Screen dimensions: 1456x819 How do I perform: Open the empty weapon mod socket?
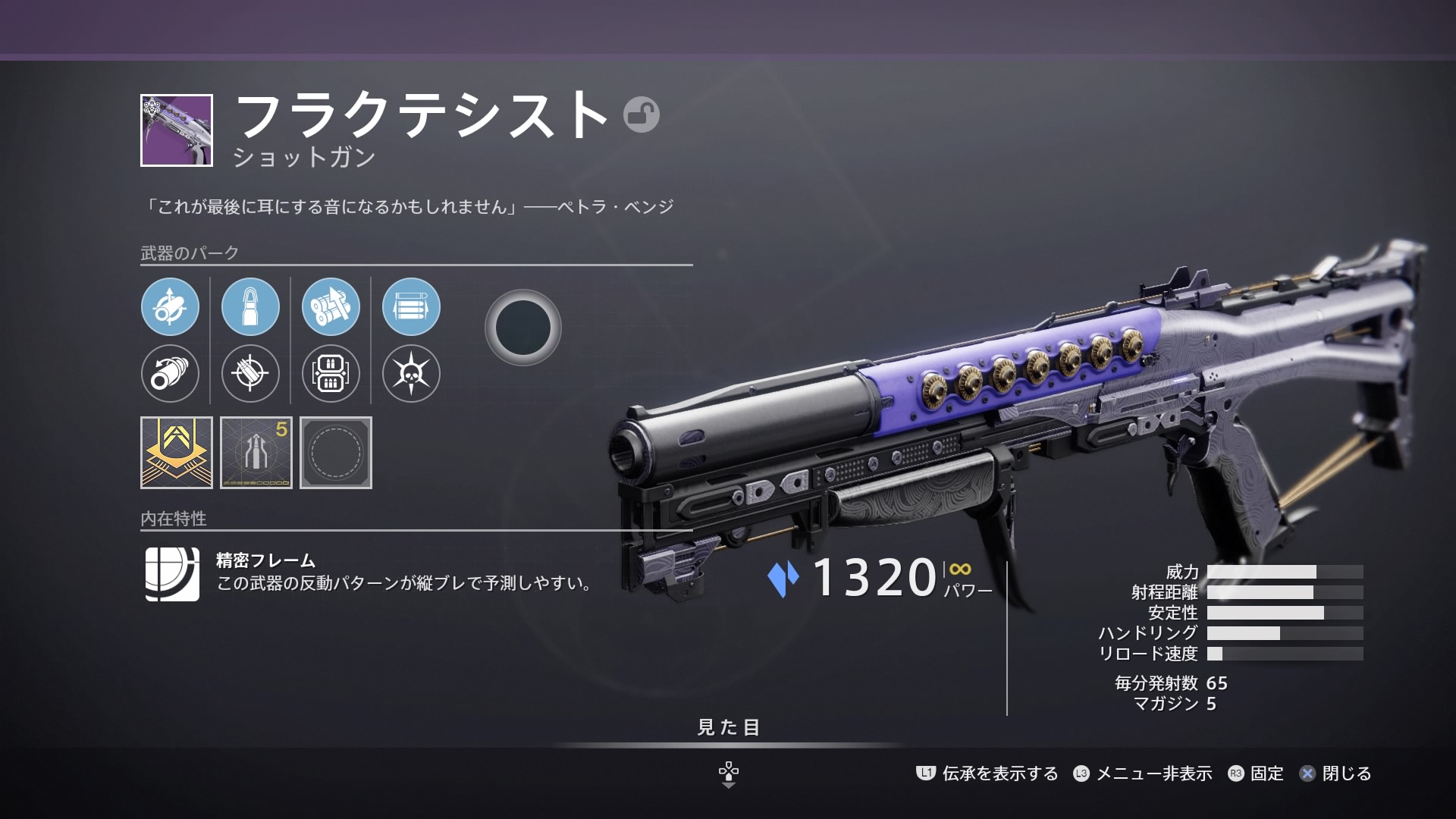coord(336,453)
